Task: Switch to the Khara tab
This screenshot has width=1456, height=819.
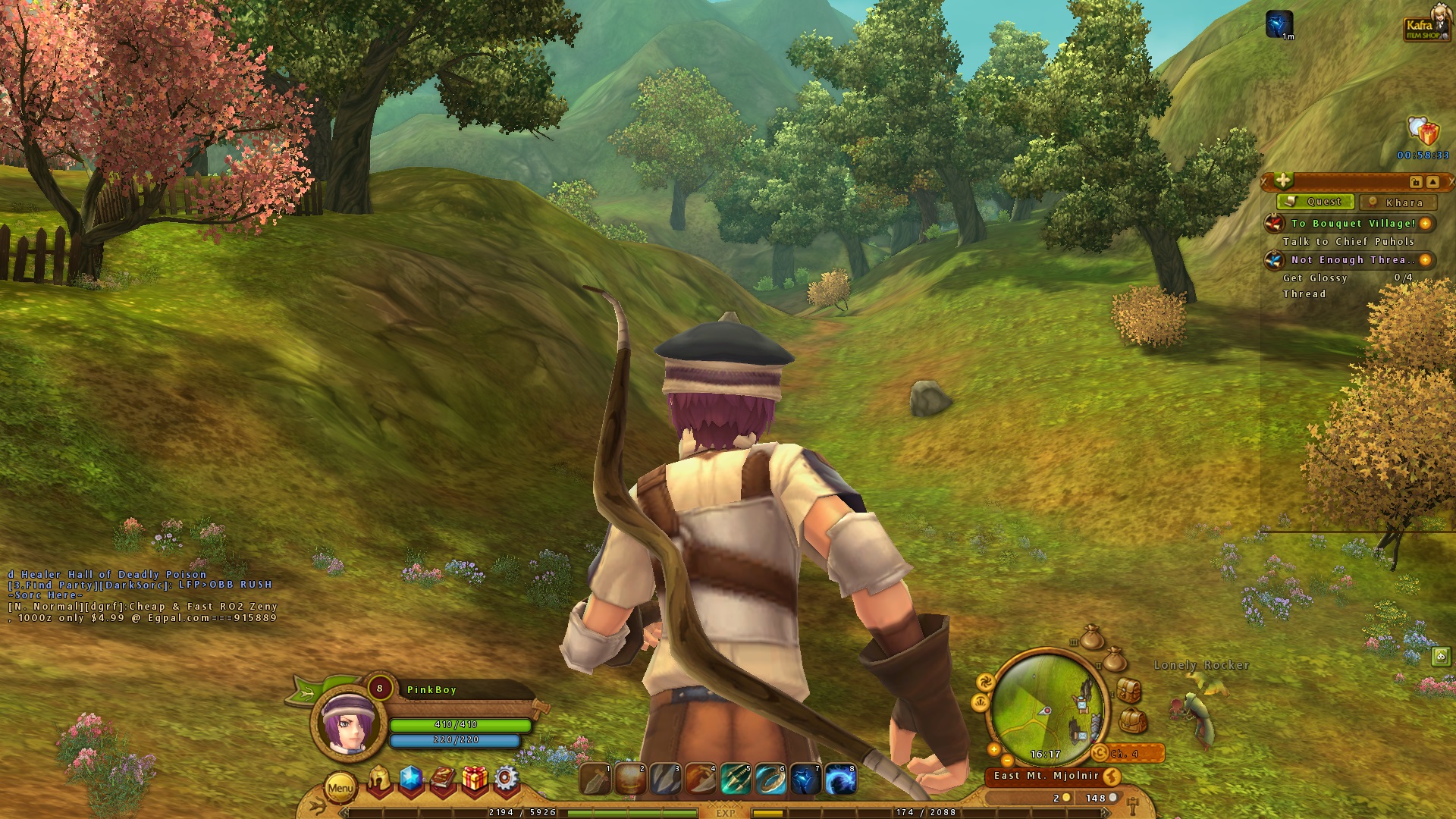Action: (1398, 202)
